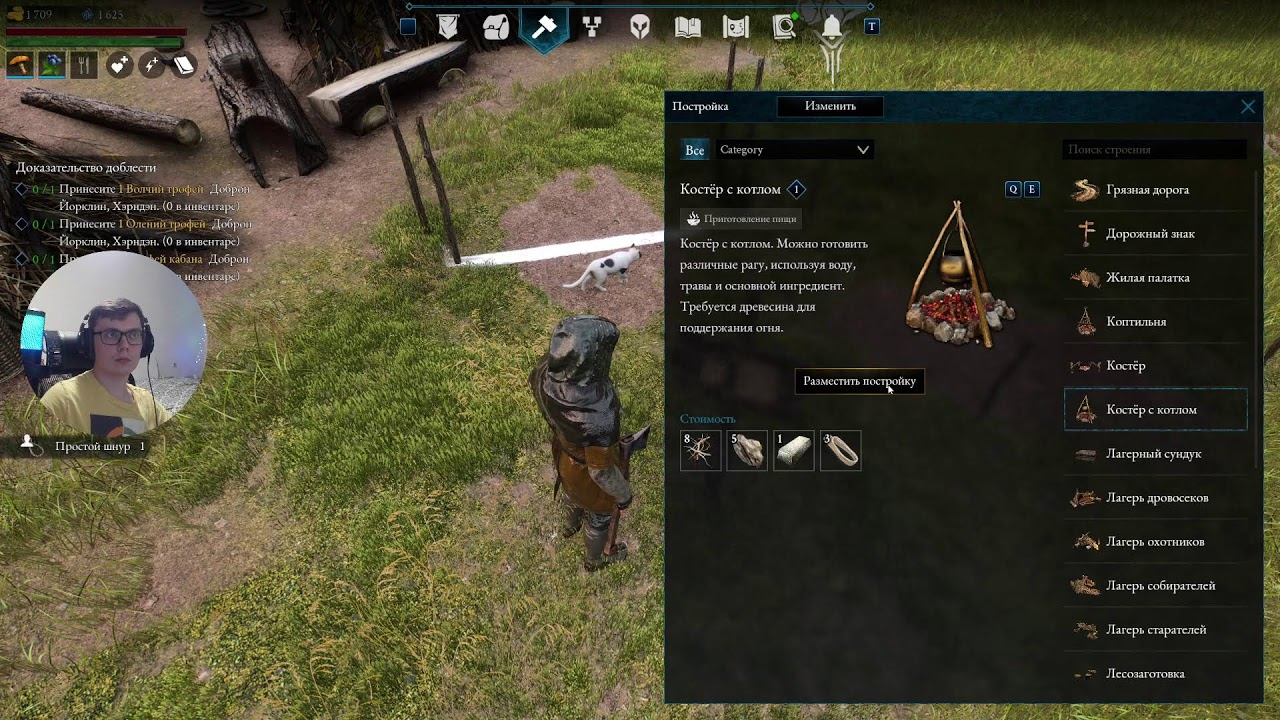The image size is (1280, 720).
Task: Select the rope cost item slot
Action: [x=841, y=451]
